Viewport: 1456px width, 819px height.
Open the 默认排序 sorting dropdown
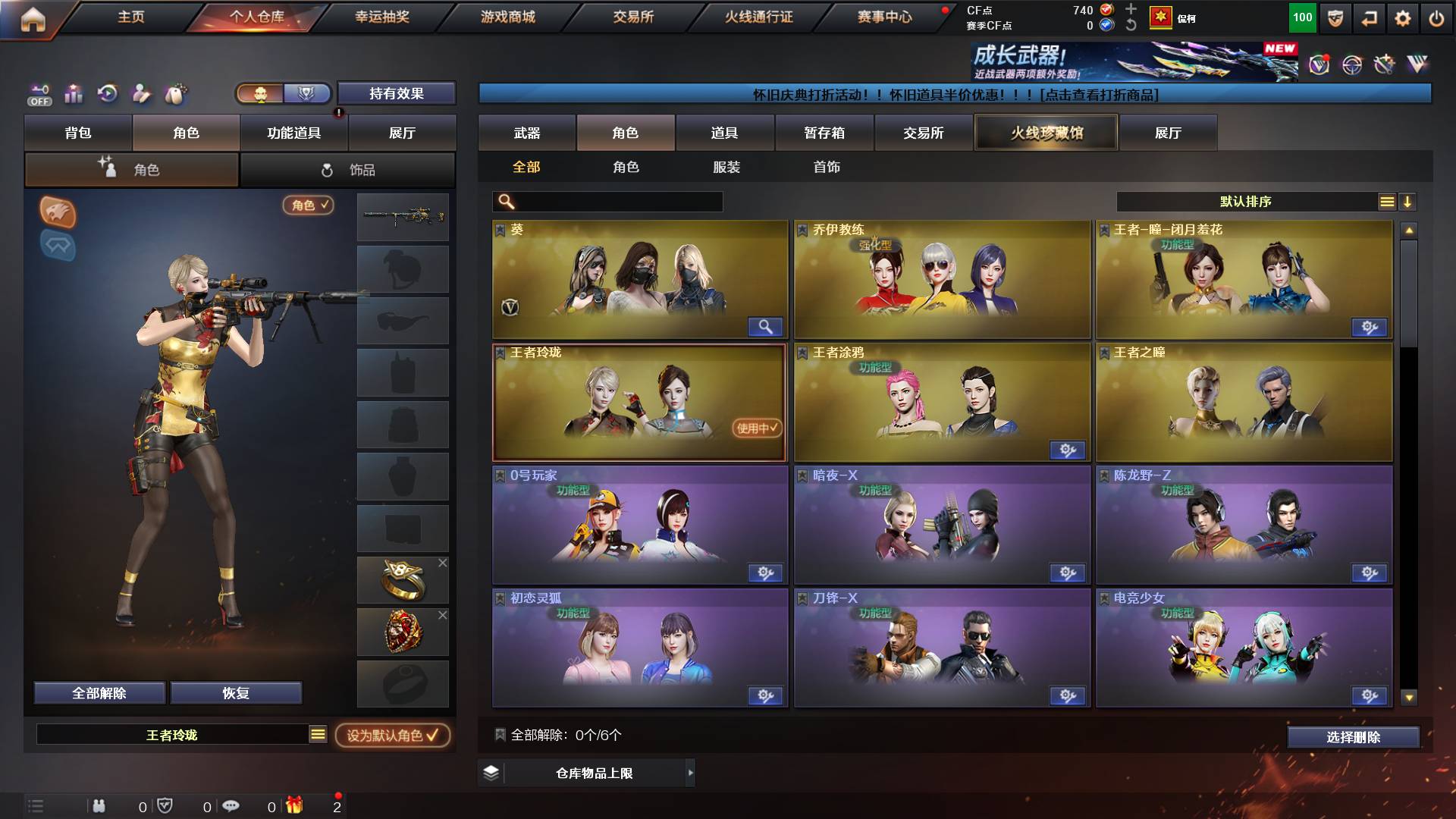click(1244, 202)
